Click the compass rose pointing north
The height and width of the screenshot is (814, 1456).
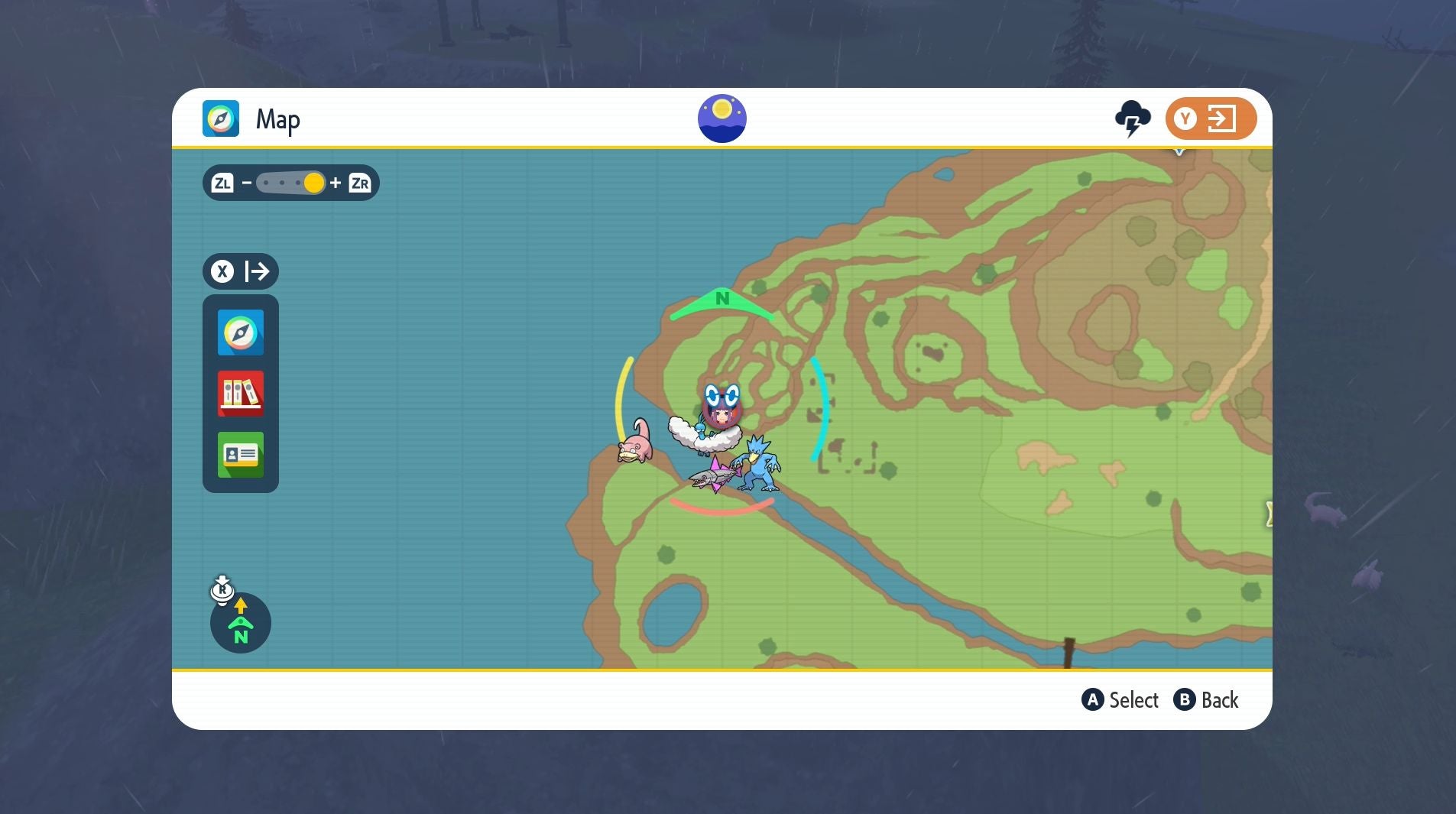click(x=241, y=623)
